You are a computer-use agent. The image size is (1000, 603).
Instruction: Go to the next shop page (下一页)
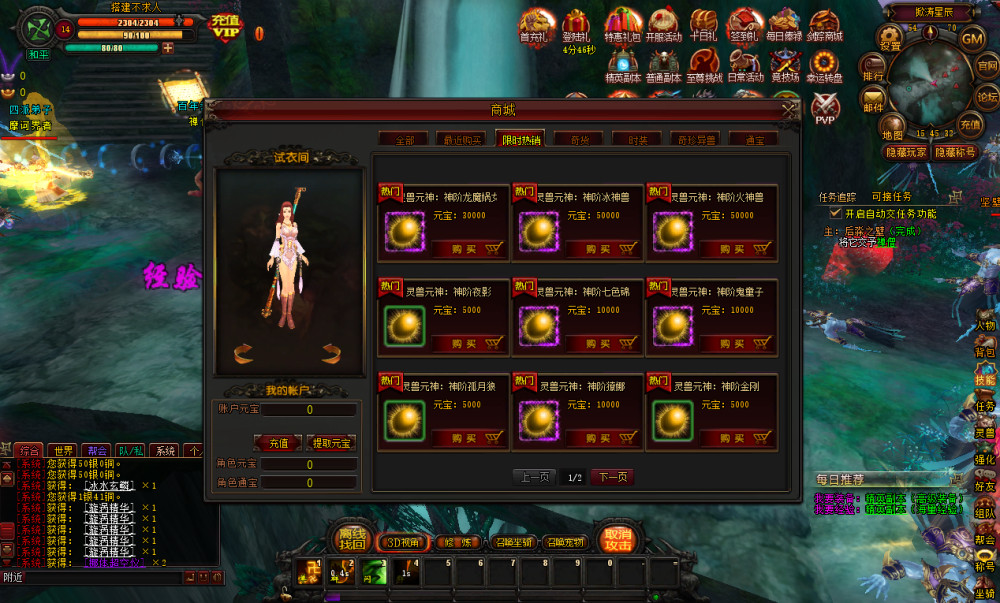[612, 477]
